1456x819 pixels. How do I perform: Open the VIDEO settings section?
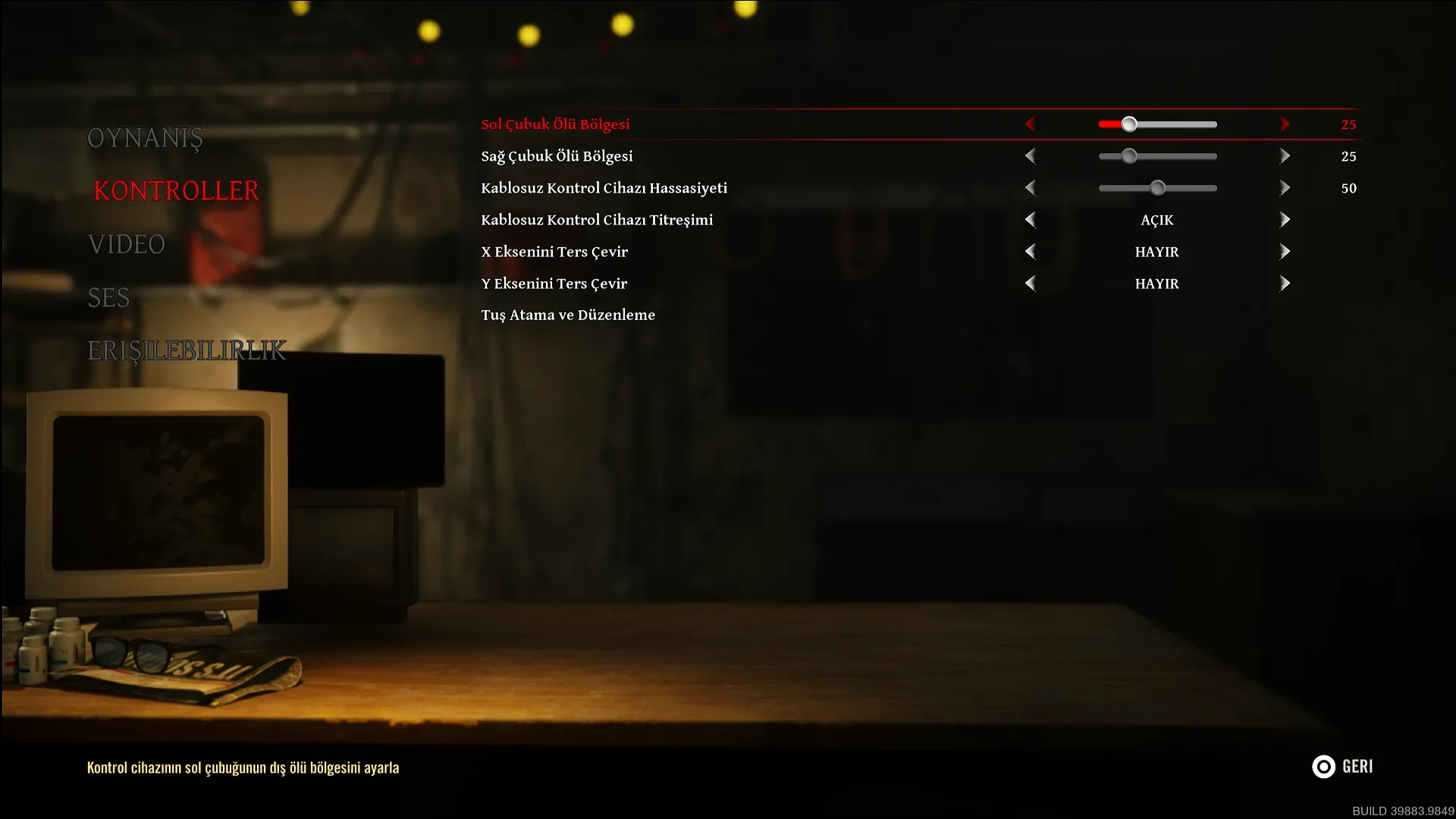pos(126,244)
